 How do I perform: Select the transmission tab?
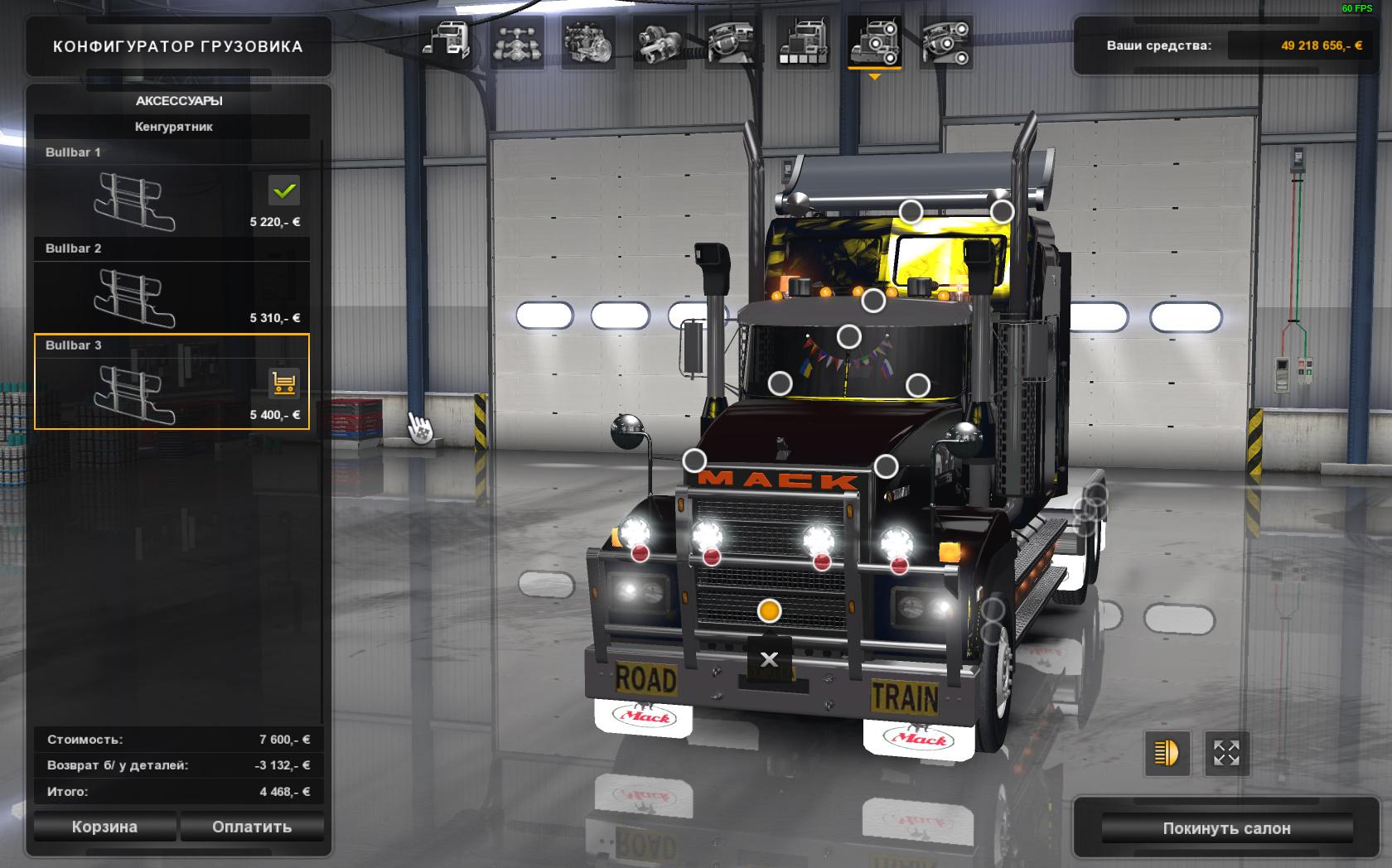(x=660, y=41)
